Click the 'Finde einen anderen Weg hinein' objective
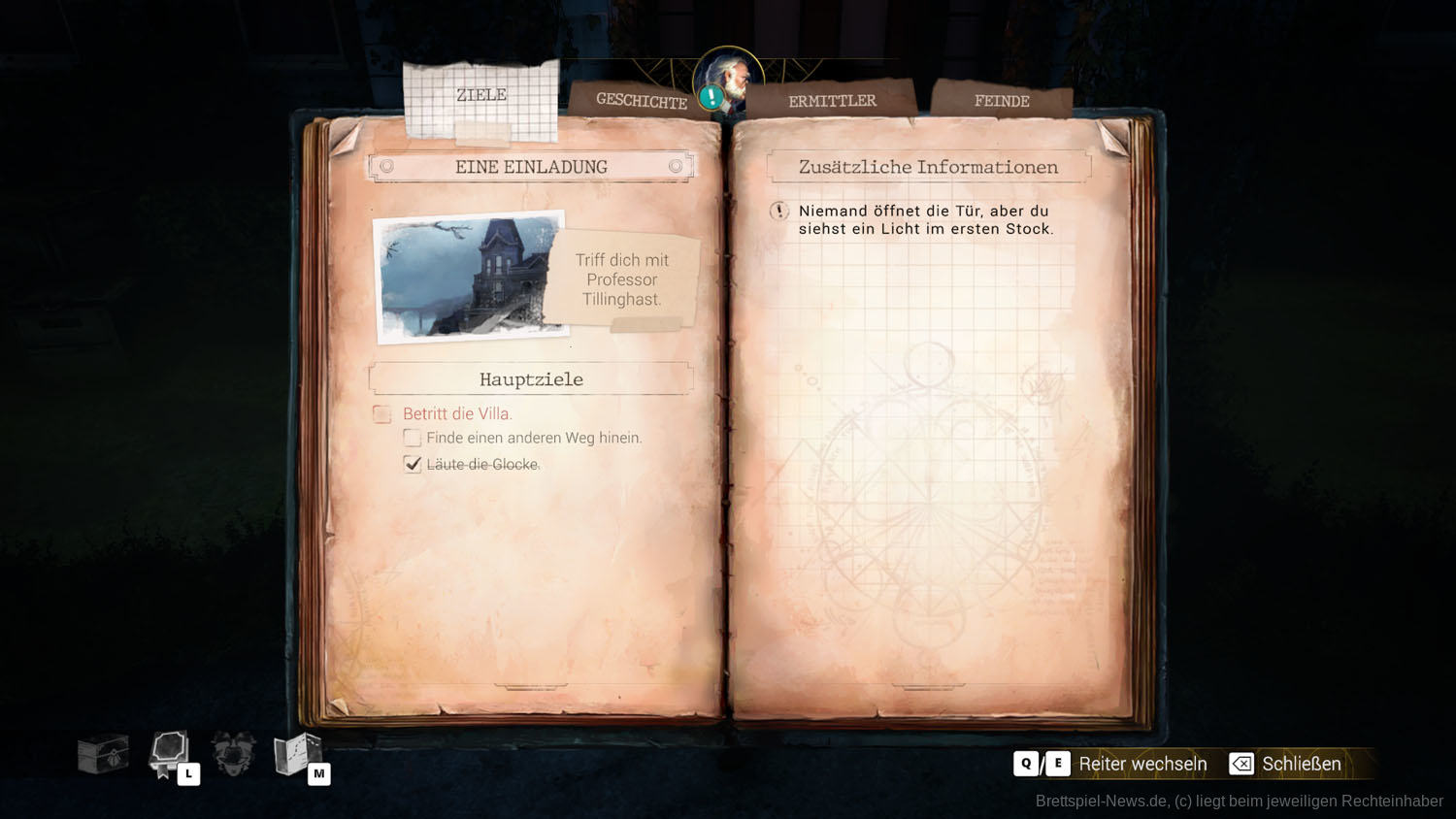This screenshot has height=819, width=1456. (x=533, y=438)
